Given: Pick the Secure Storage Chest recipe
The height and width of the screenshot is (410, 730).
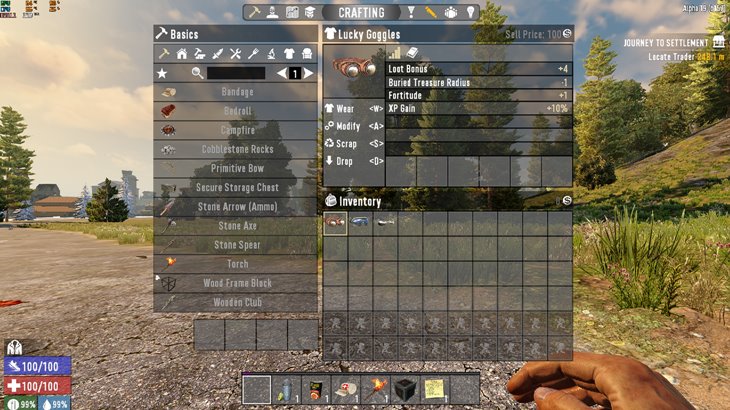Looking at the screenshot, I should (237, 187).
